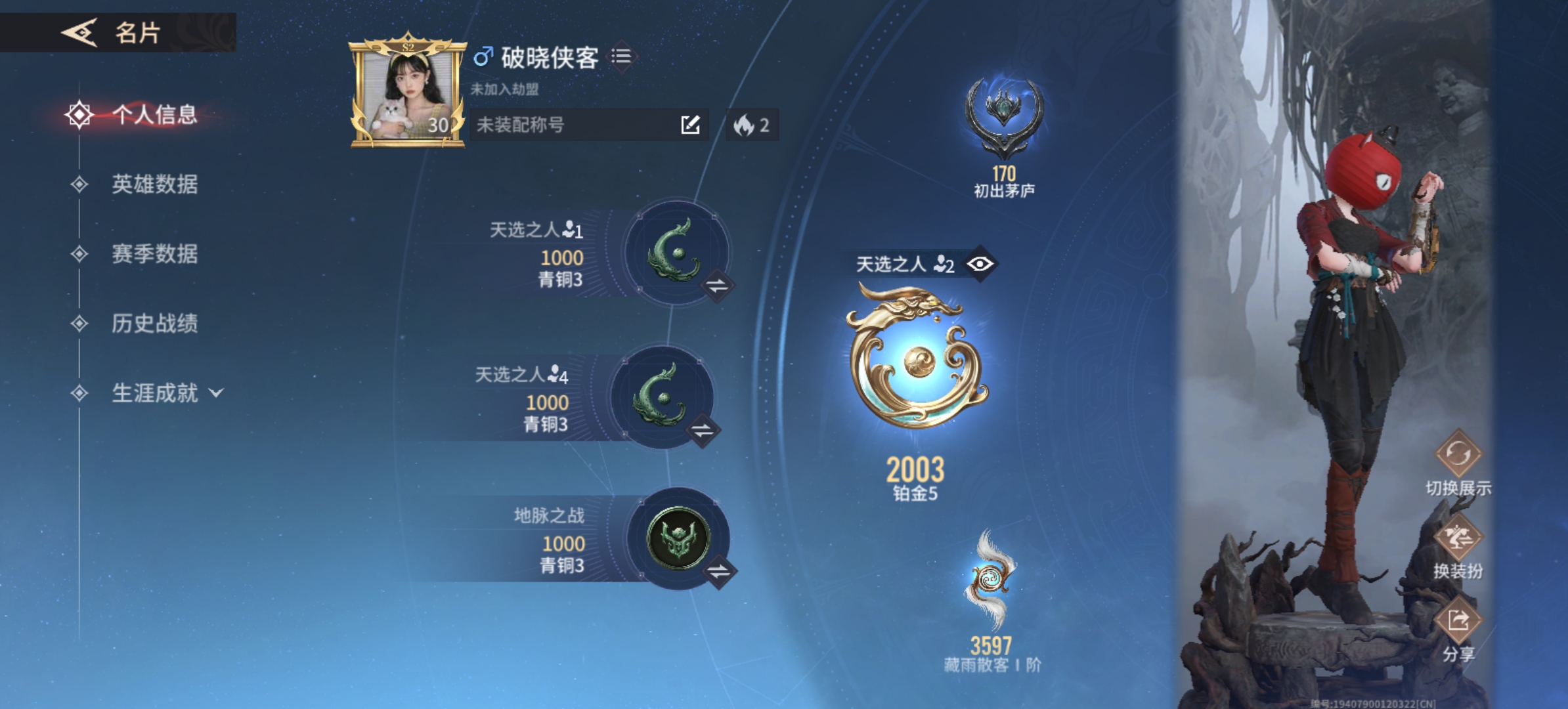The height and width of the screenshot is (709, 1568).
Task: Toggle the eye visibility on 天选之人
Action: tap(980, 264)
